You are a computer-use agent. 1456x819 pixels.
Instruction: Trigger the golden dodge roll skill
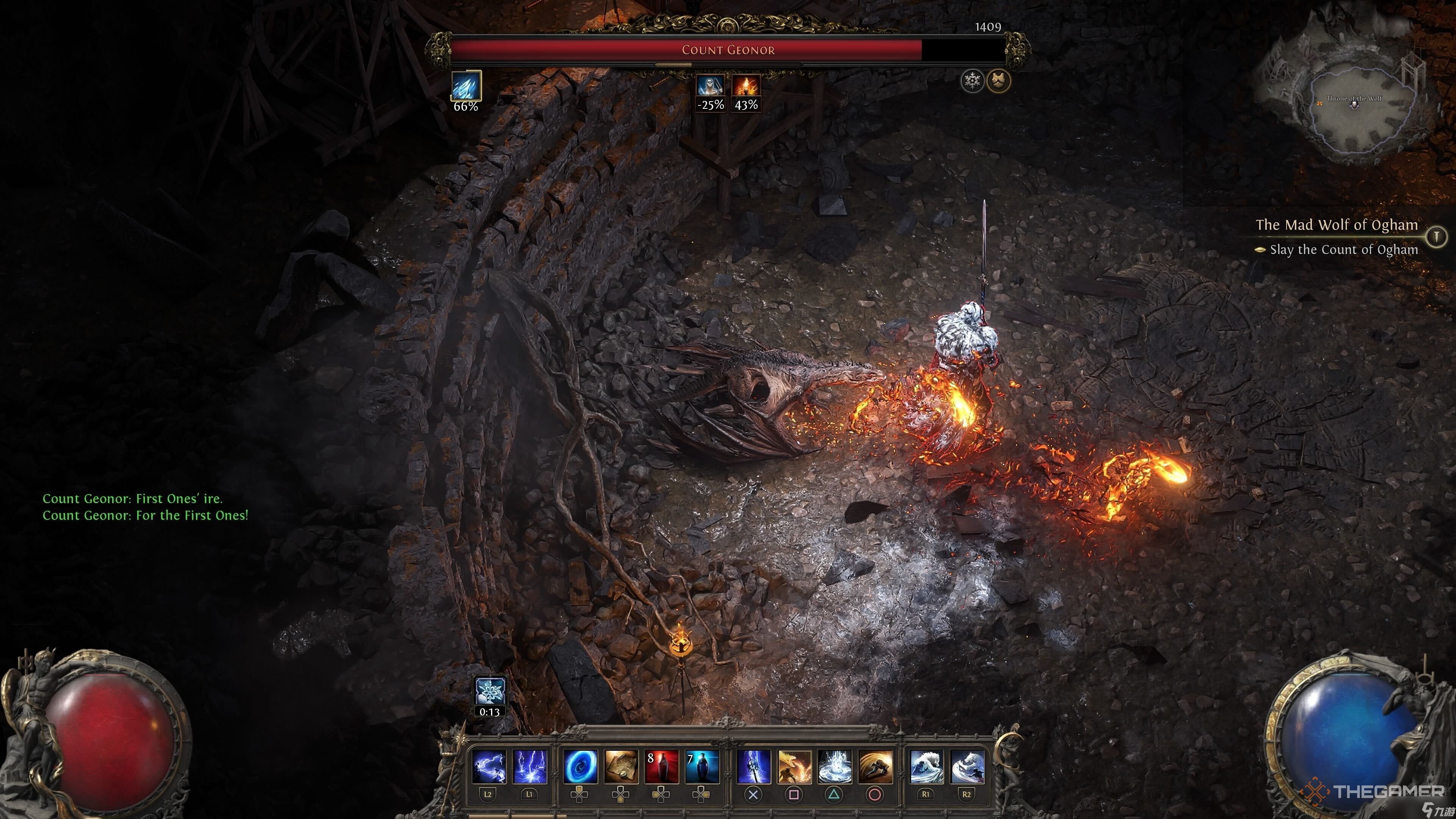[875, 767]
